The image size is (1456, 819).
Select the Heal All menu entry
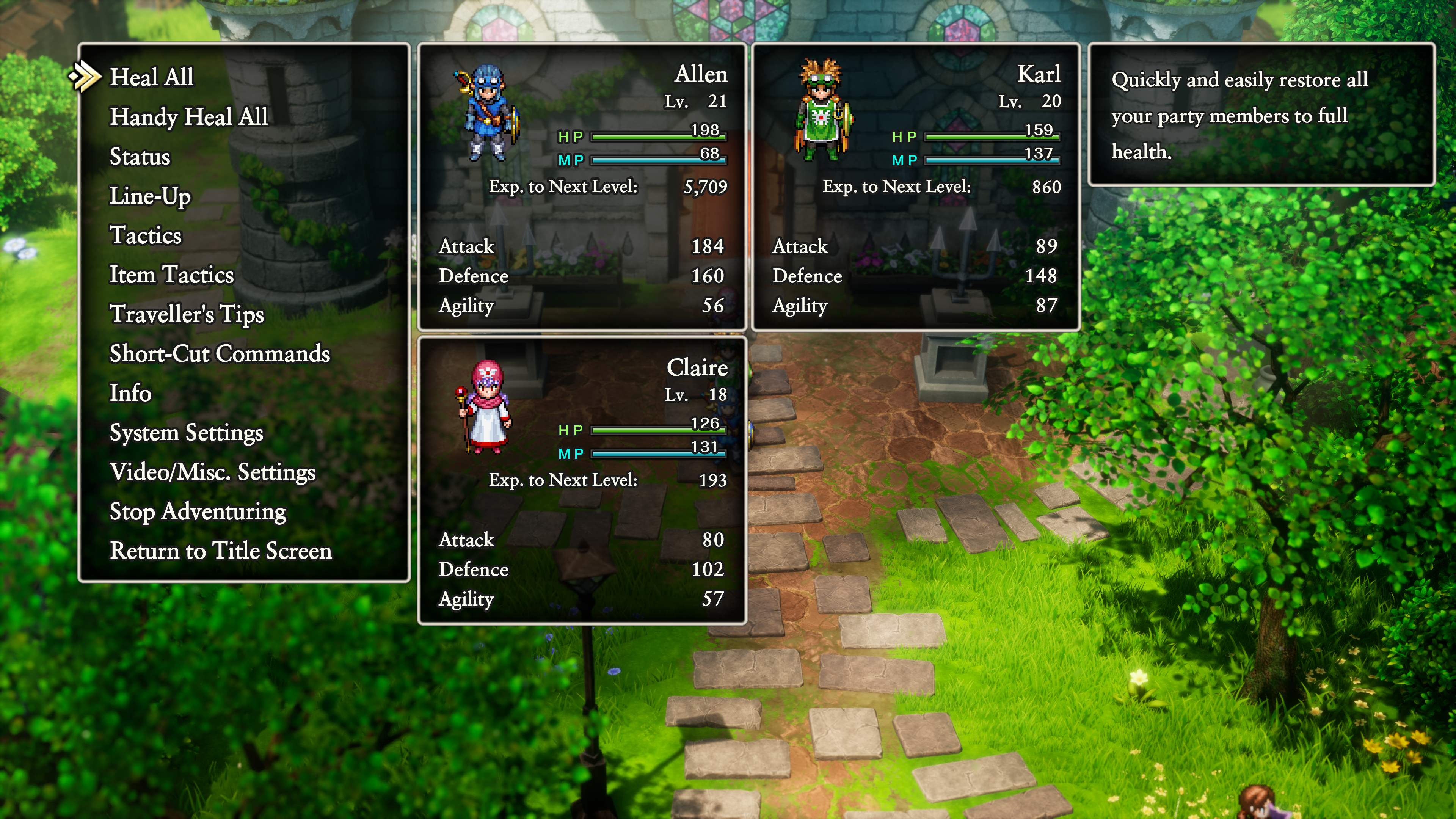click(152, 77)
